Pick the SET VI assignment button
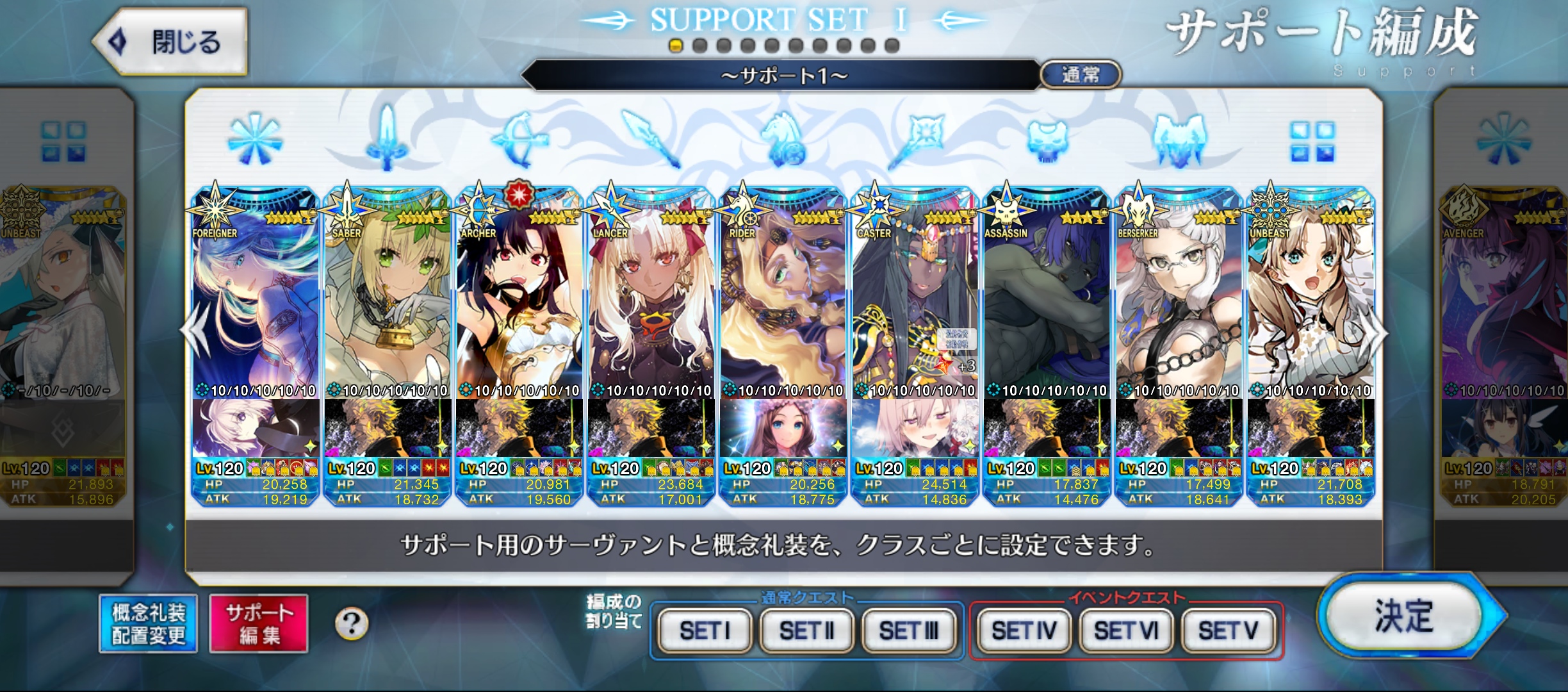This screenshot has width=1568, height=692. click(x=1126, y=631)
